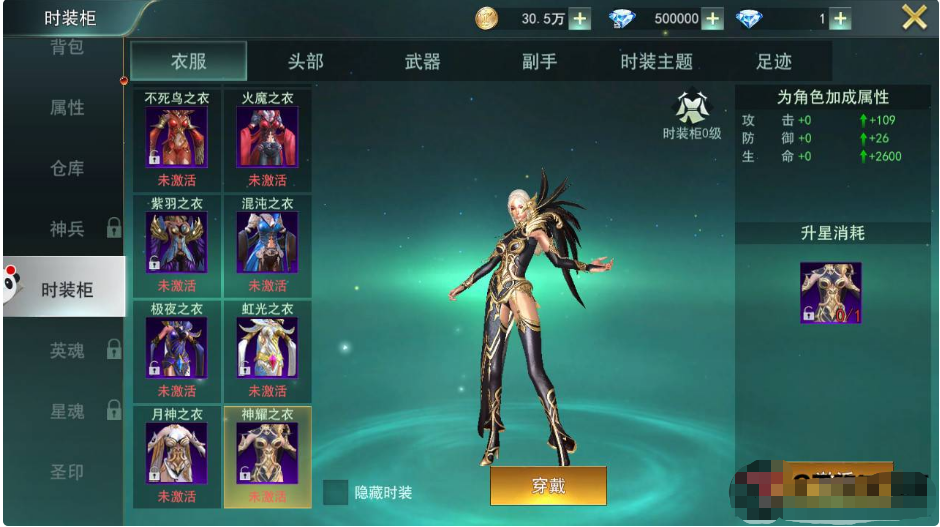Image resolution: width=940 pixels, height=527 pixels.
Task: Choose the 月神之衣 outfit
Action: click(x=177, y=454)
